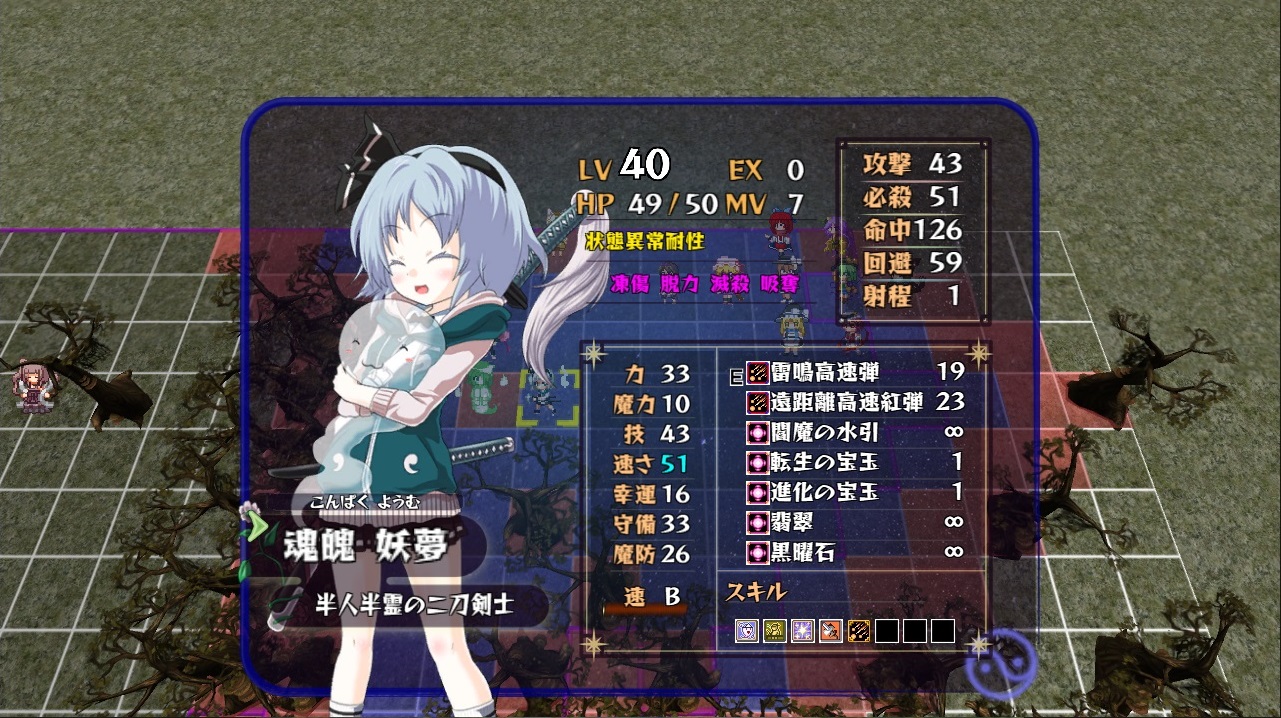Image resolution: width=1281 pixels, height=718 pixels.
Task: Inspect the purple sparkle skill icon
Action: [x=803, y=631]
